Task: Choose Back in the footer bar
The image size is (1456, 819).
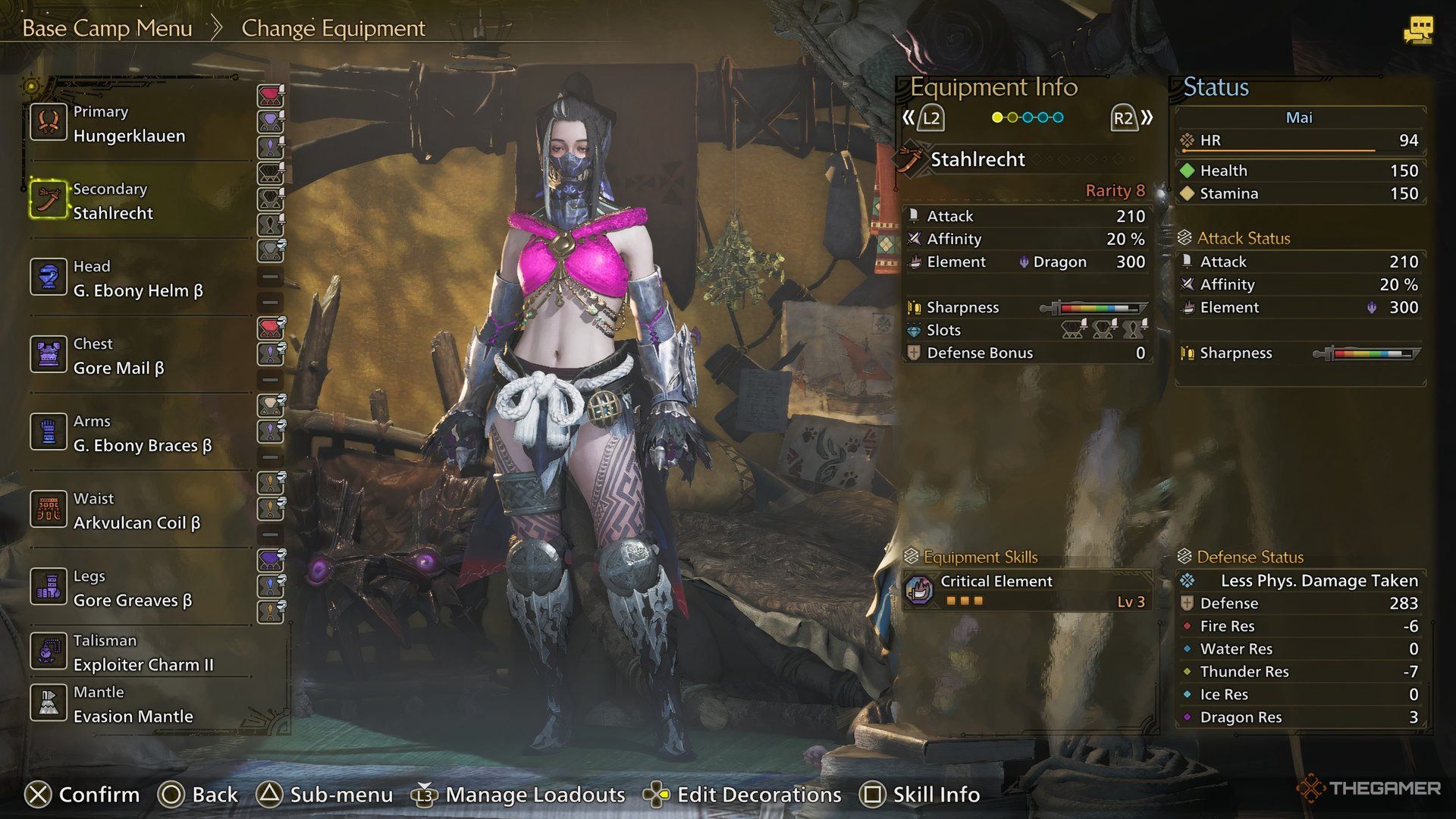Action: coord(199,795)
